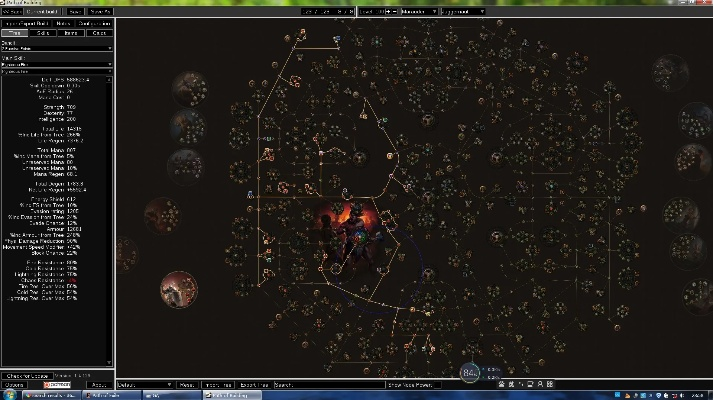The image size is (713, 400).
Task: Open Import/Export Build
Action: [x=26, y=22]
